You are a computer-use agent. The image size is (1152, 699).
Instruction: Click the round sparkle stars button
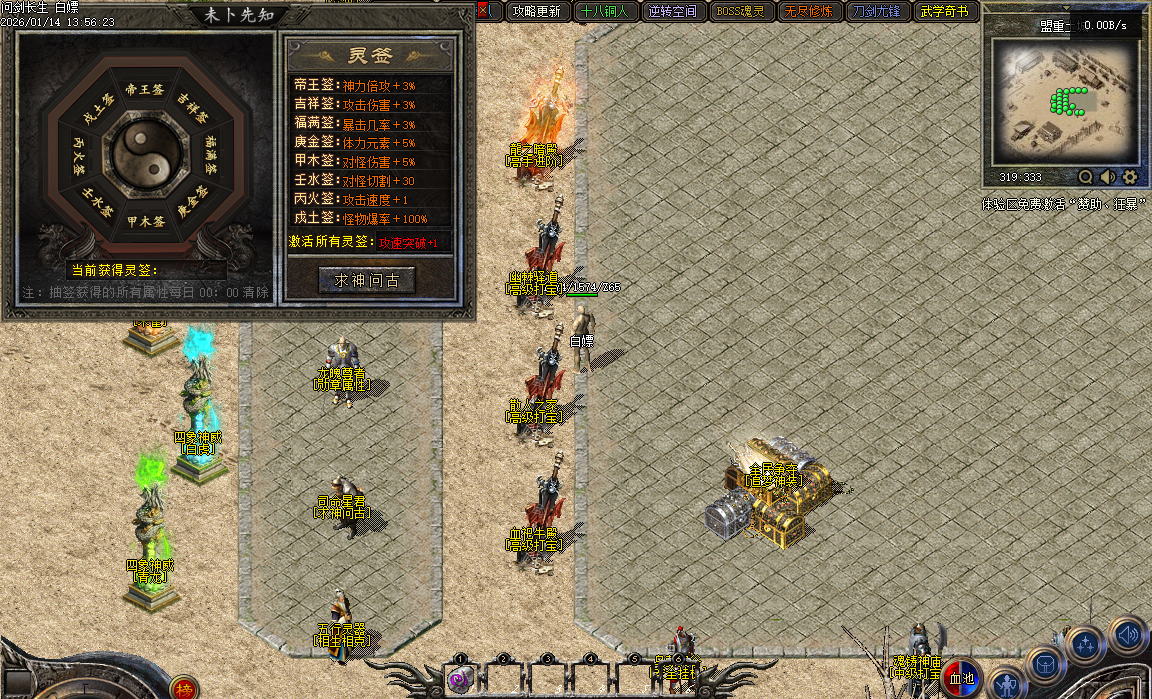pyautogui.click(x=1085, y=645)
